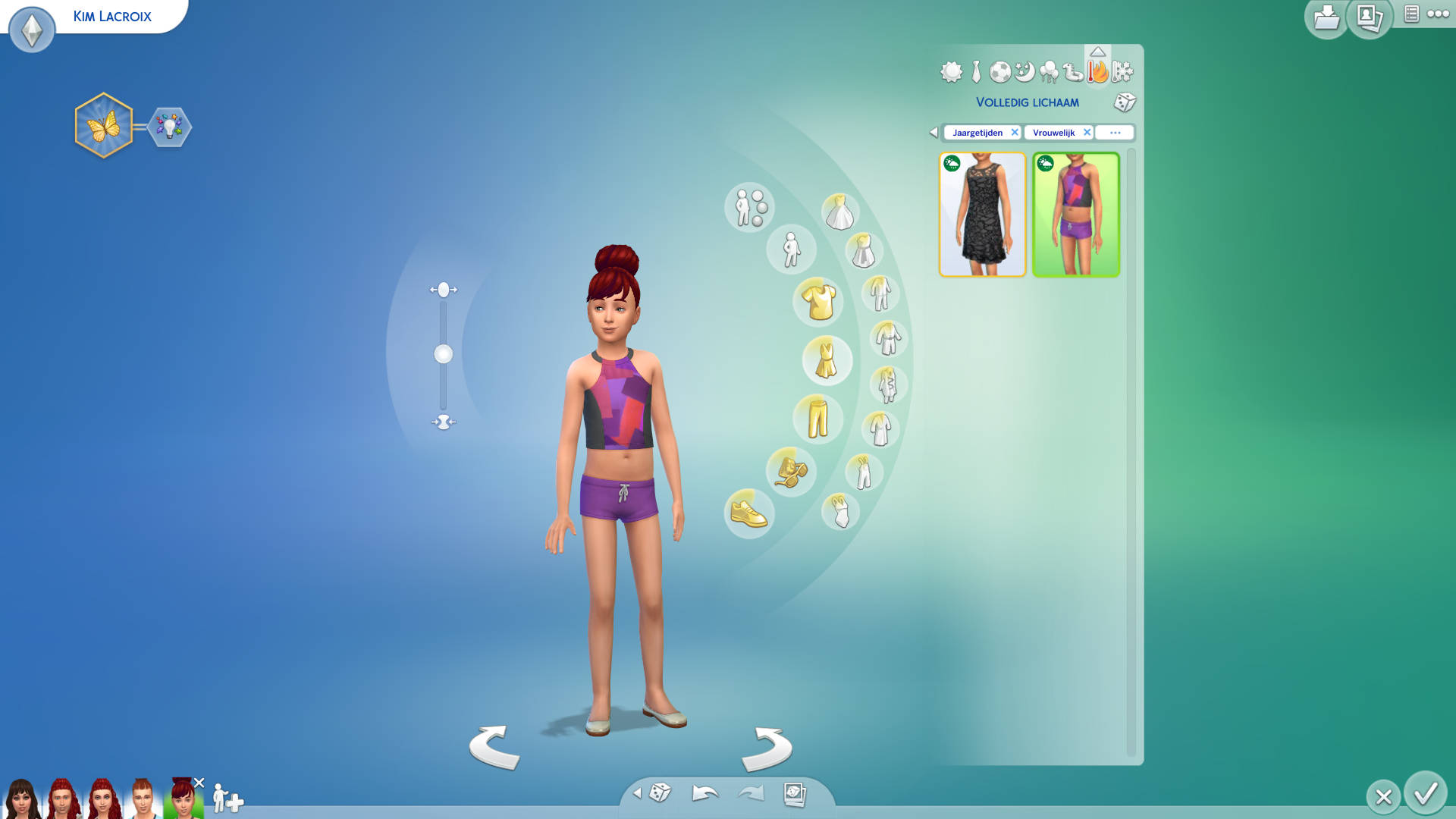This screenshot has width=1456, height=819.
Task: Open the accessories category
Action: coord(791,471)
